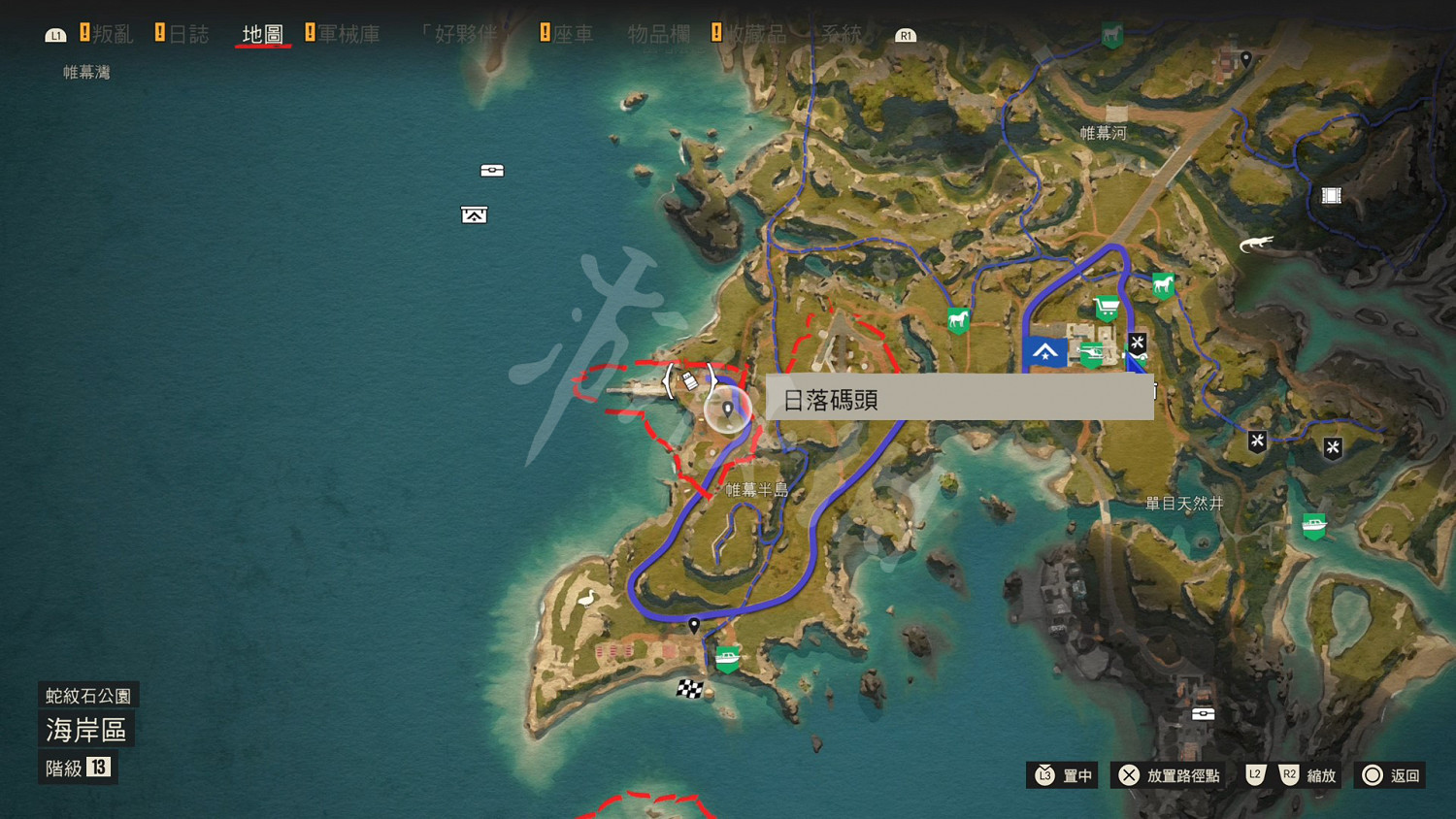
Task: Select the blue camp flag with star icon
Action: coord(1044,353)
